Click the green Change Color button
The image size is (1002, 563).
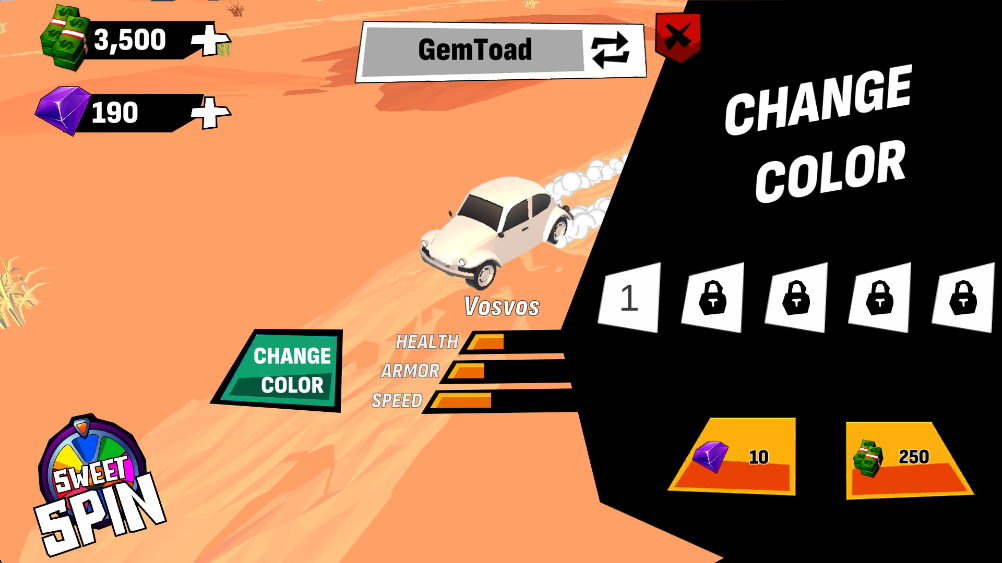click(286, 370)
